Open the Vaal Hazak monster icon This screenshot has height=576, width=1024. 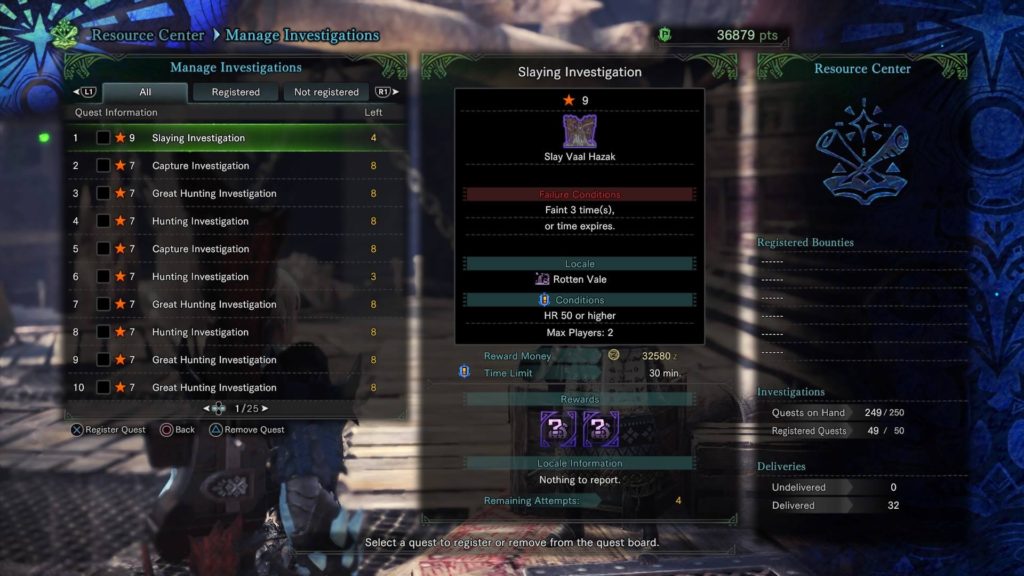pyautogui.click(x=580, y=132)
